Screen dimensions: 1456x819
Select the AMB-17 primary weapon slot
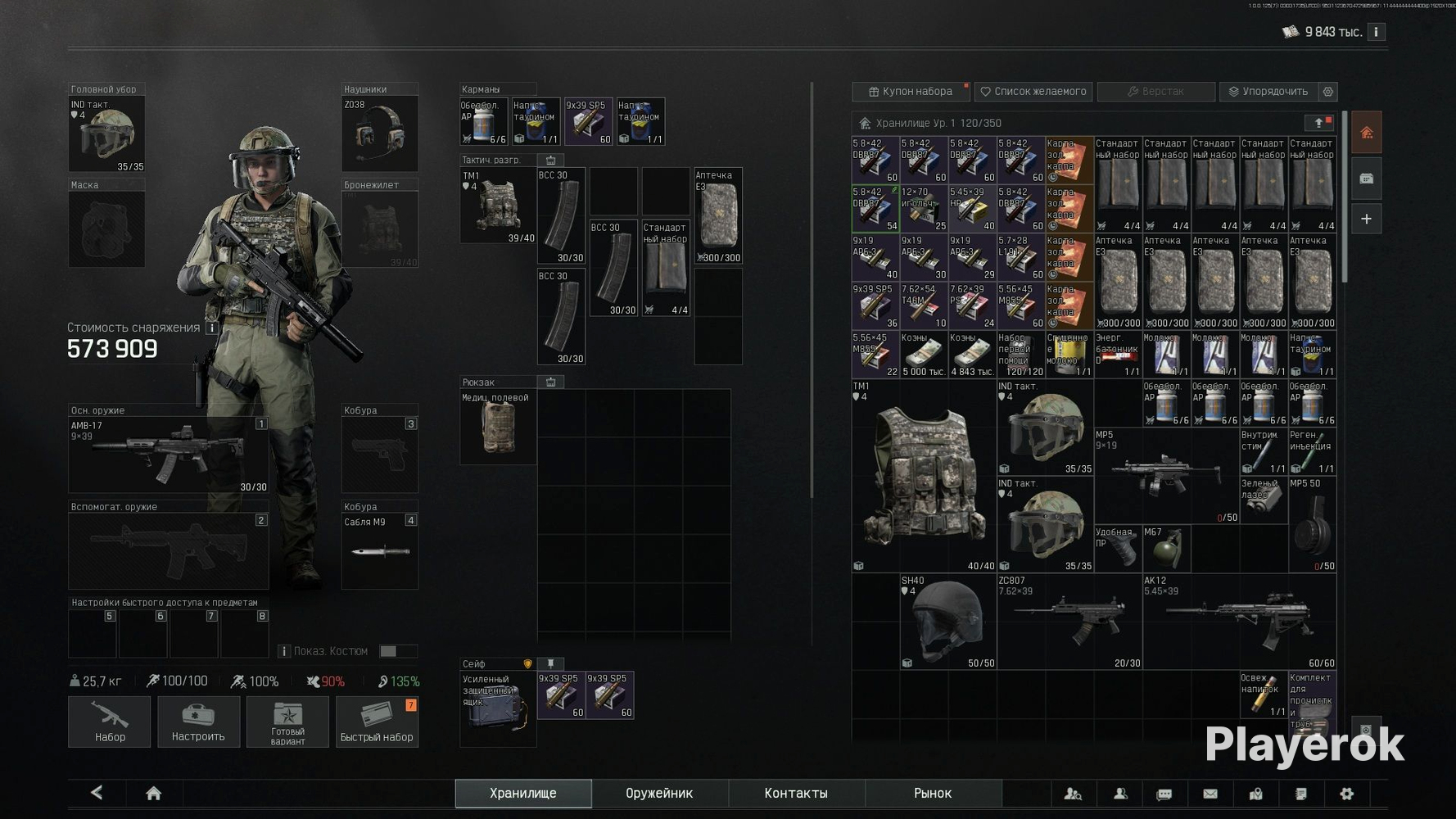pyautogui.click(x=169, y=455)
